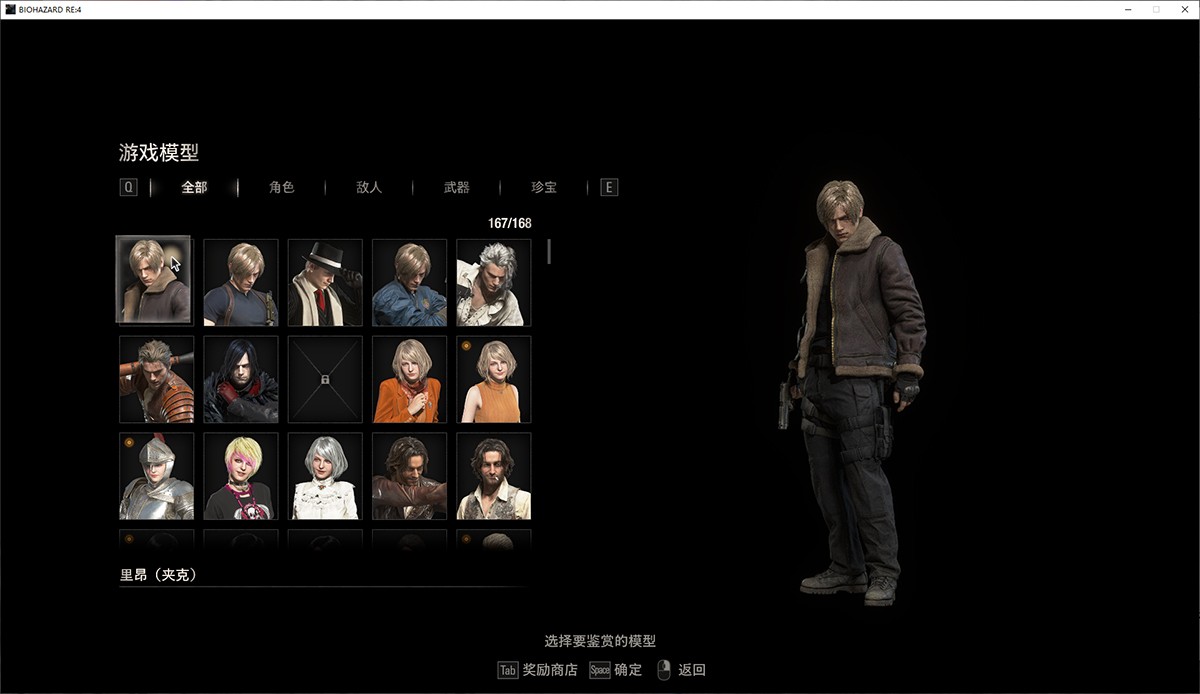
Task: Select the knight in silver armor
Action: pos(156,476)
